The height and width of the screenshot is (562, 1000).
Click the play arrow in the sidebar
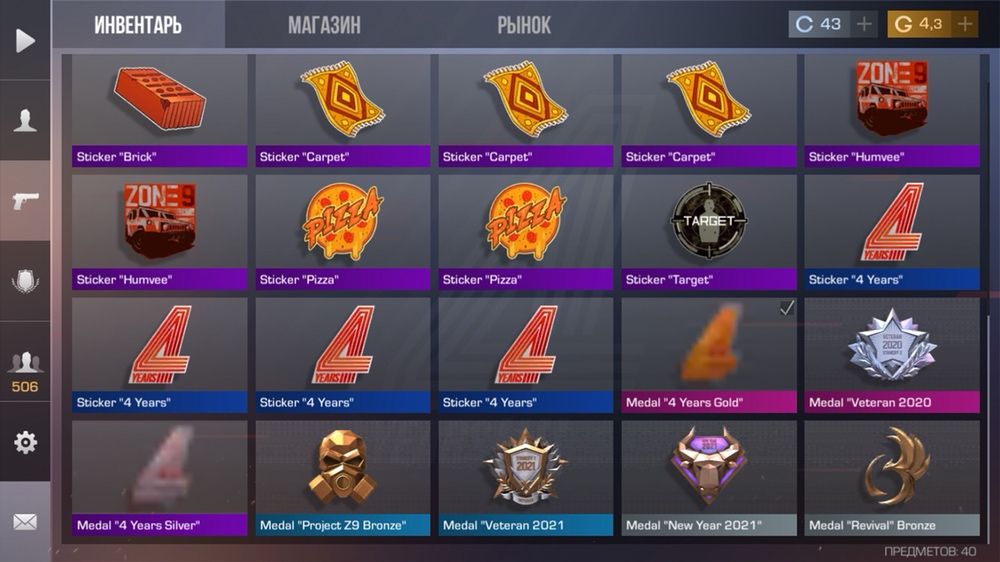[25, 40]
